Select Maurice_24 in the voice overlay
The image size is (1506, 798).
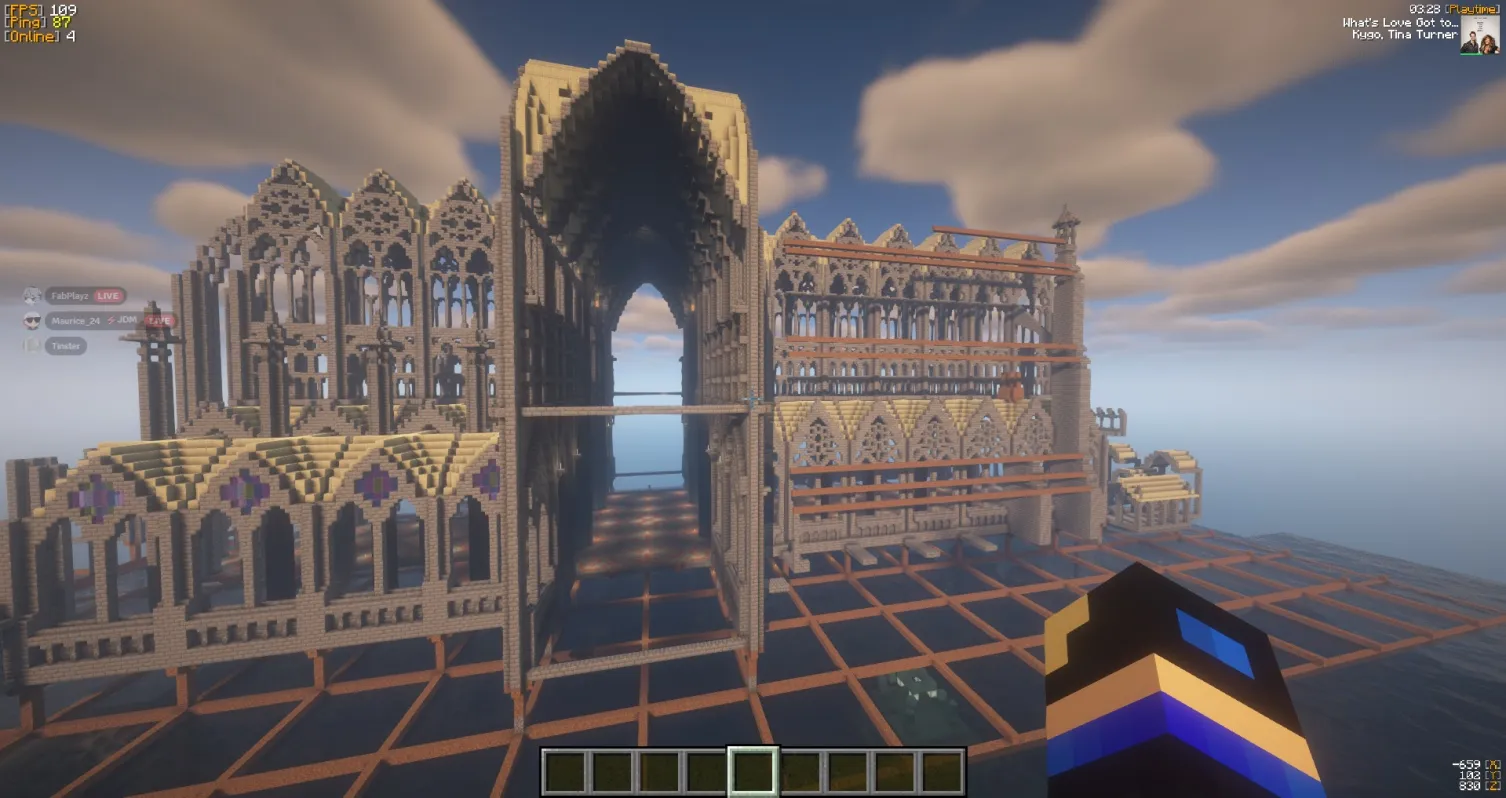click(75, 321)
